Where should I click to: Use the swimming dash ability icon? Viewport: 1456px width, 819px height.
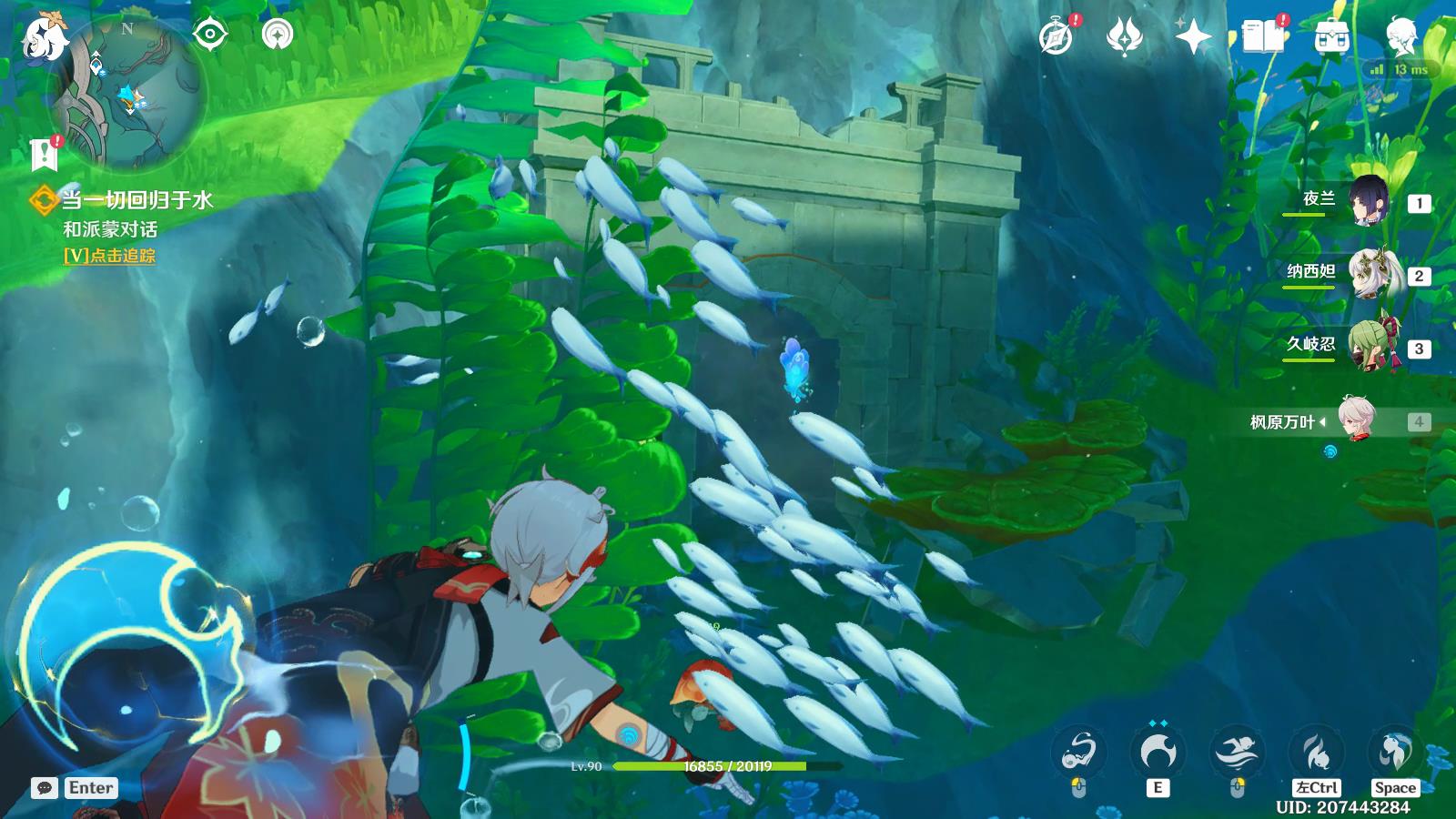point(1237,753)
